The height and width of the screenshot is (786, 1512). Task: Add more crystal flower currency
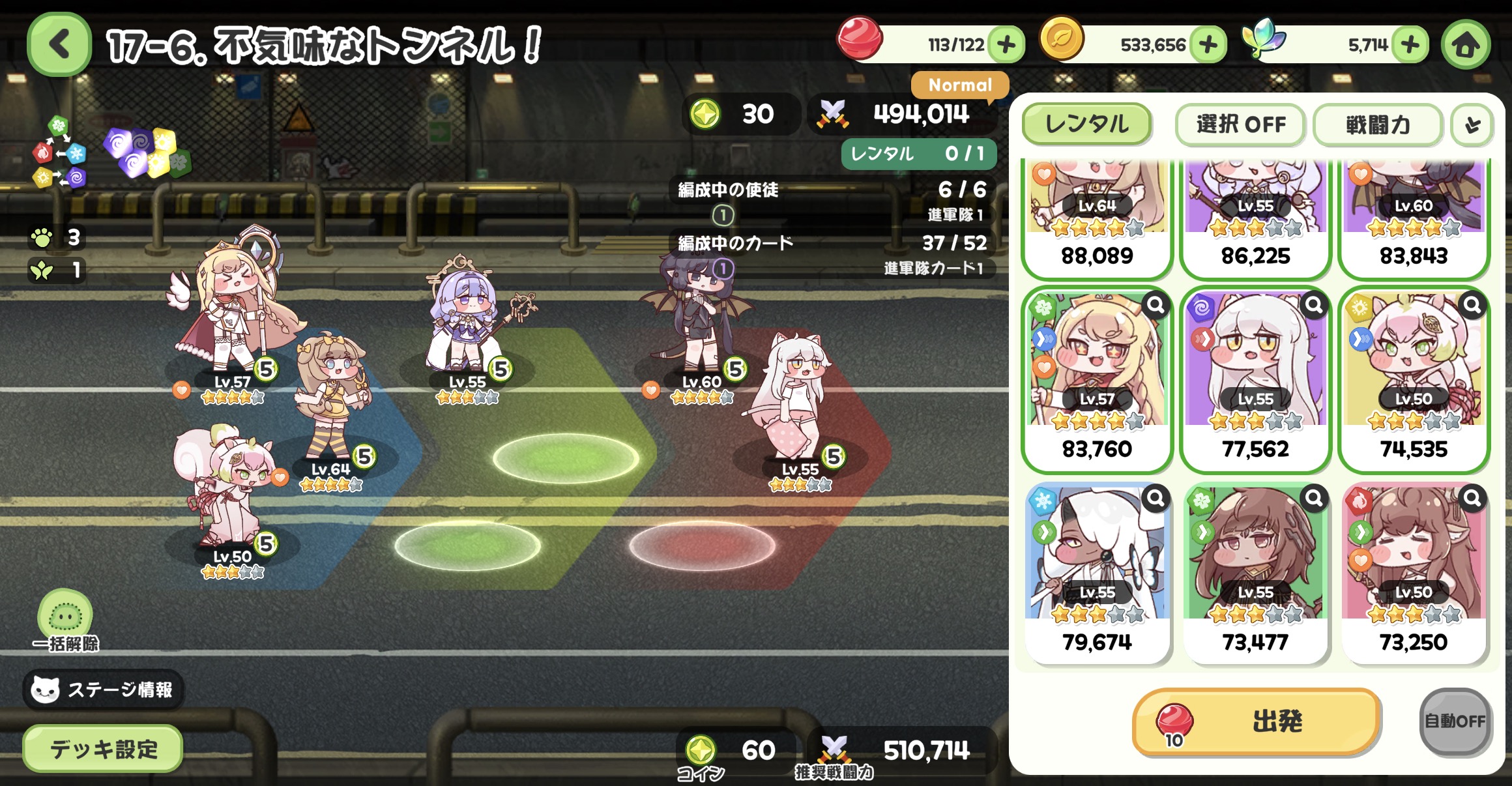tap(1410, 45)
